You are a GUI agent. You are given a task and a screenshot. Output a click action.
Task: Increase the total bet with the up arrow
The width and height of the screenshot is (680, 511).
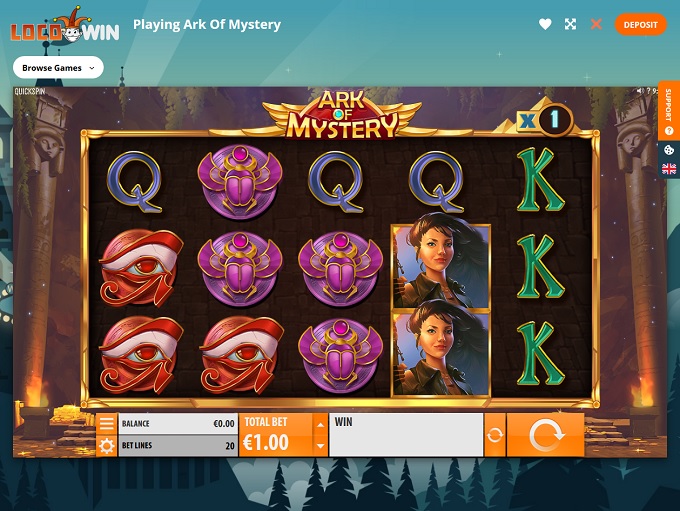[320, 423]
